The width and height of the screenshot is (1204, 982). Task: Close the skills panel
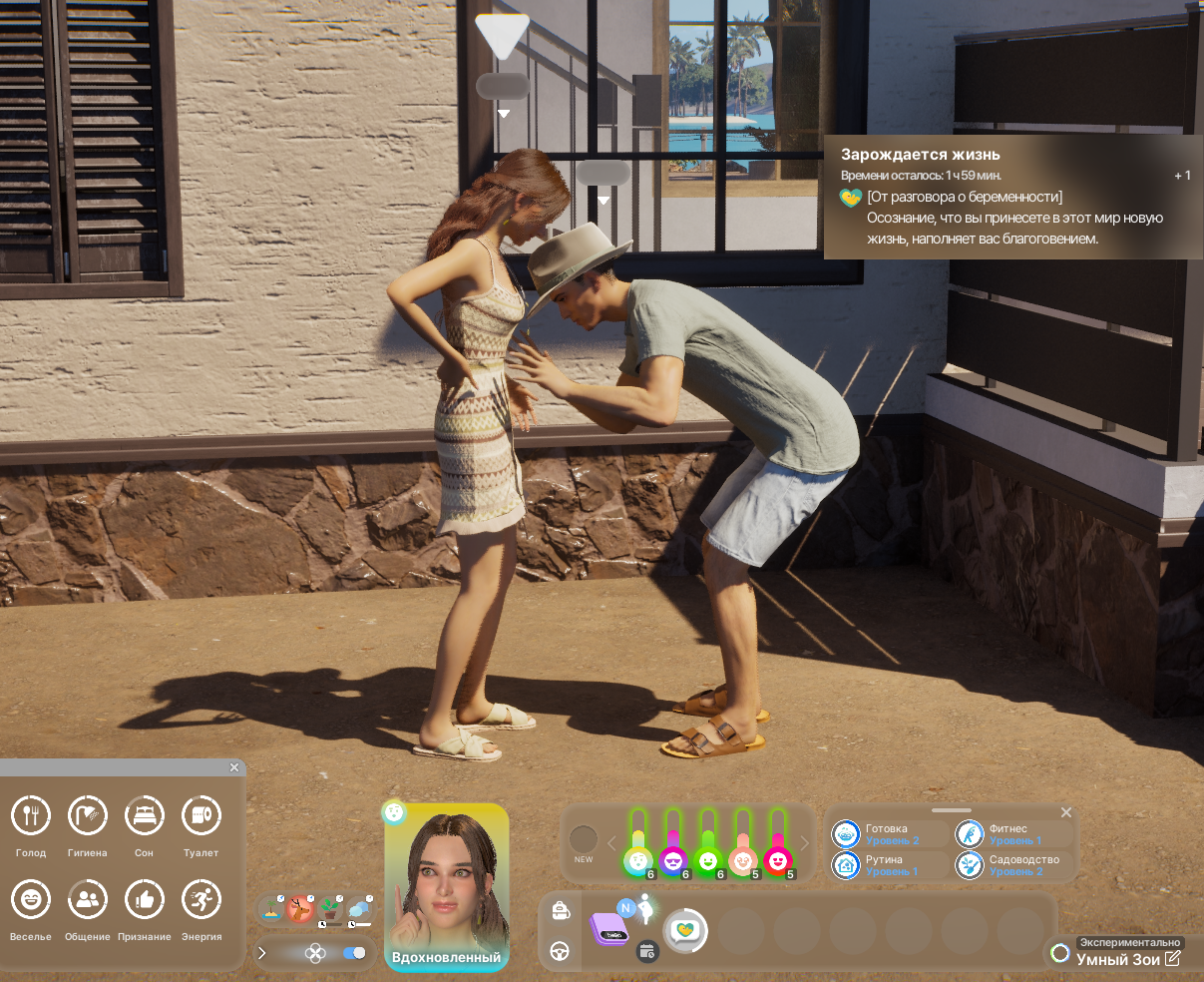1065,812
